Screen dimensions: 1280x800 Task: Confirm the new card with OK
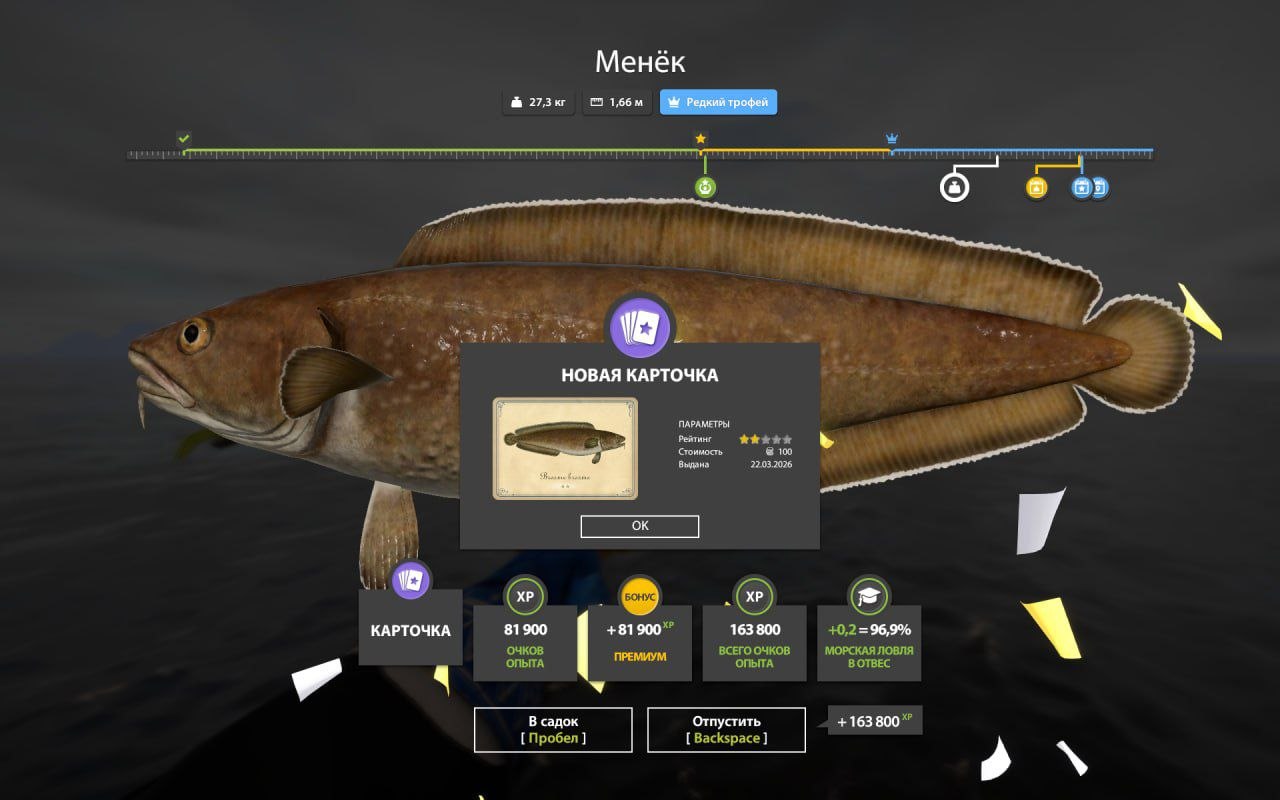pos(640,527)
